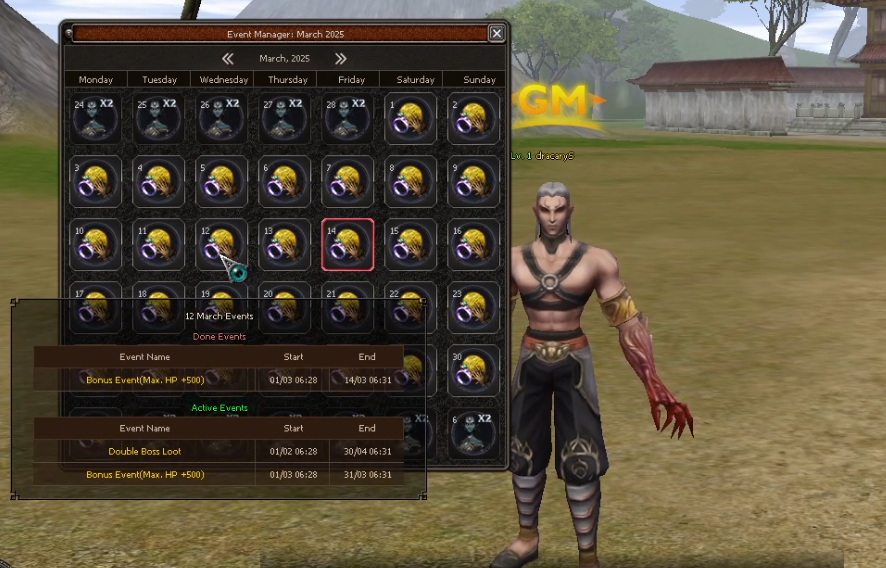Screen dimensions: 886x568
Task: Pick the March 23 calendar cell
Action: 473,306
